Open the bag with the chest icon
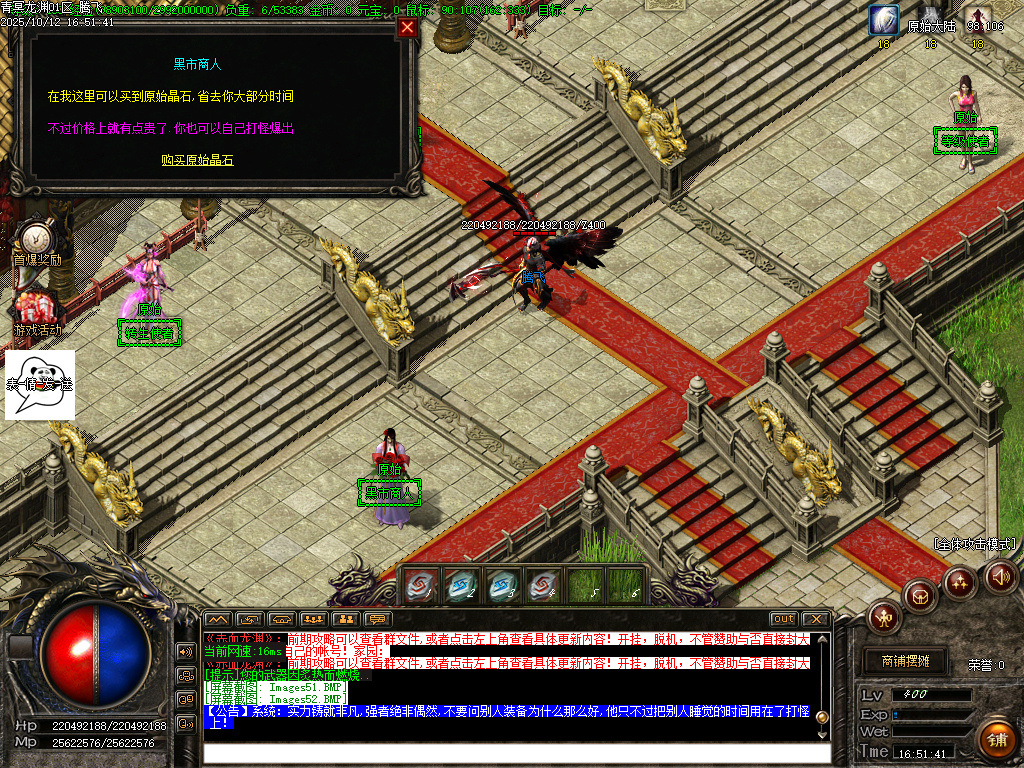The width and height of the screenshot is (1024, 768). click(920, 595)
